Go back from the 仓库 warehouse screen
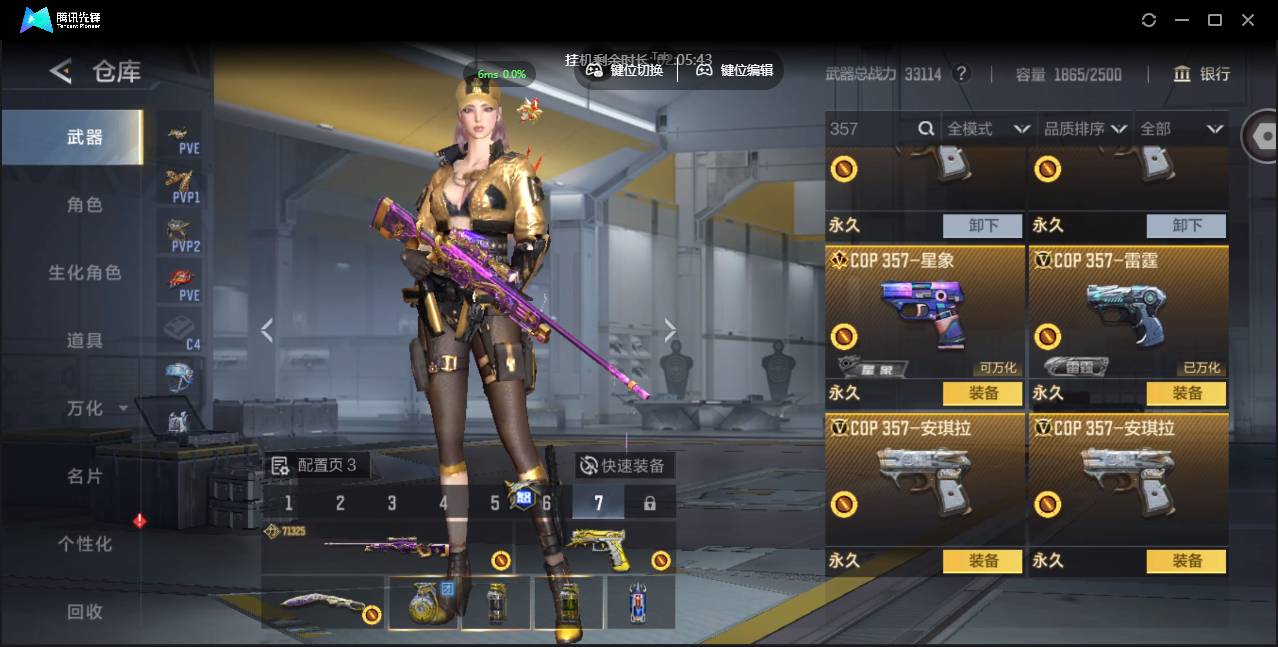 point(61,71)
